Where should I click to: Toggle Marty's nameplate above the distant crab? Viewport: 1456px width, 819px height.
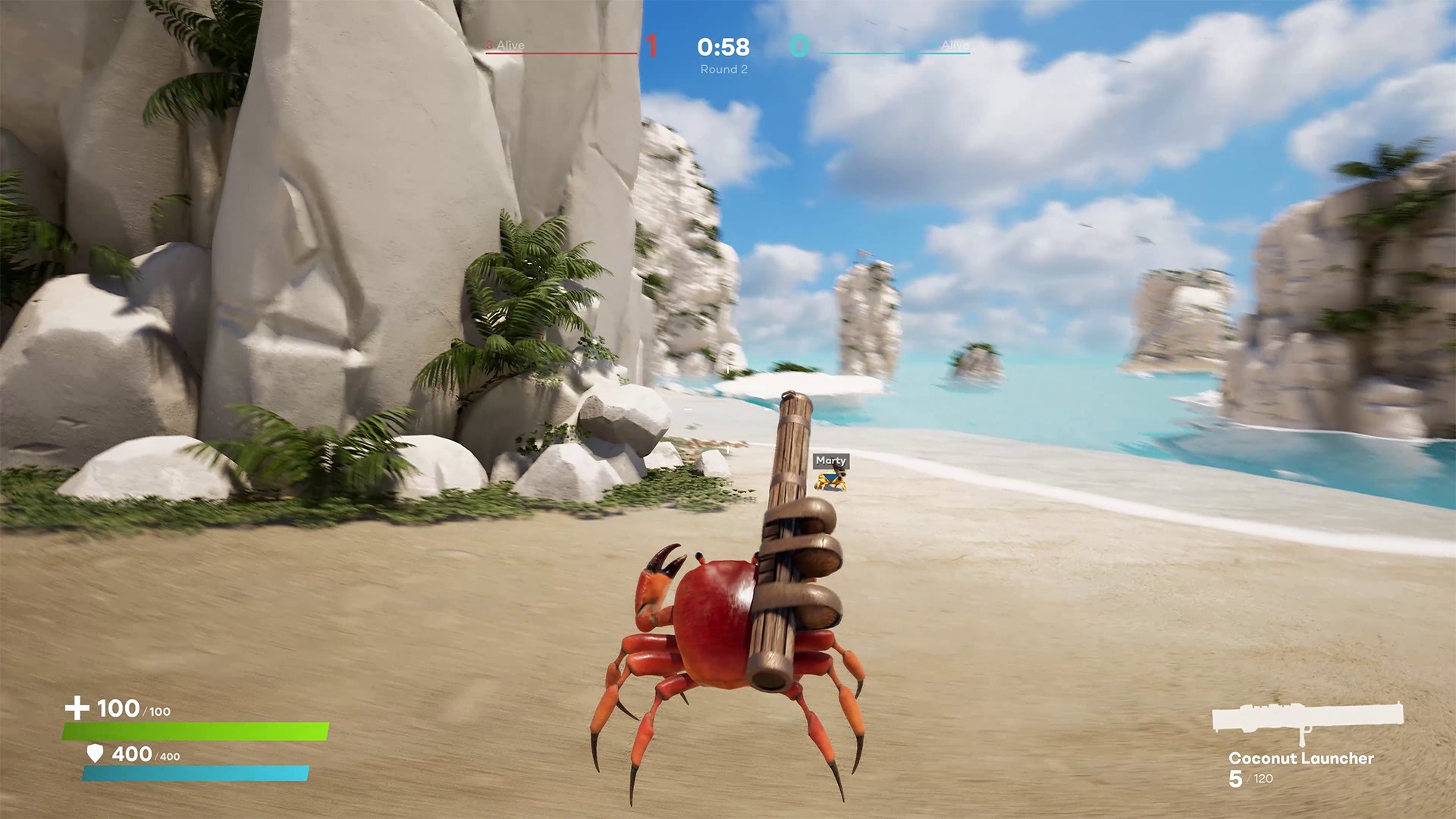point(830,460)
